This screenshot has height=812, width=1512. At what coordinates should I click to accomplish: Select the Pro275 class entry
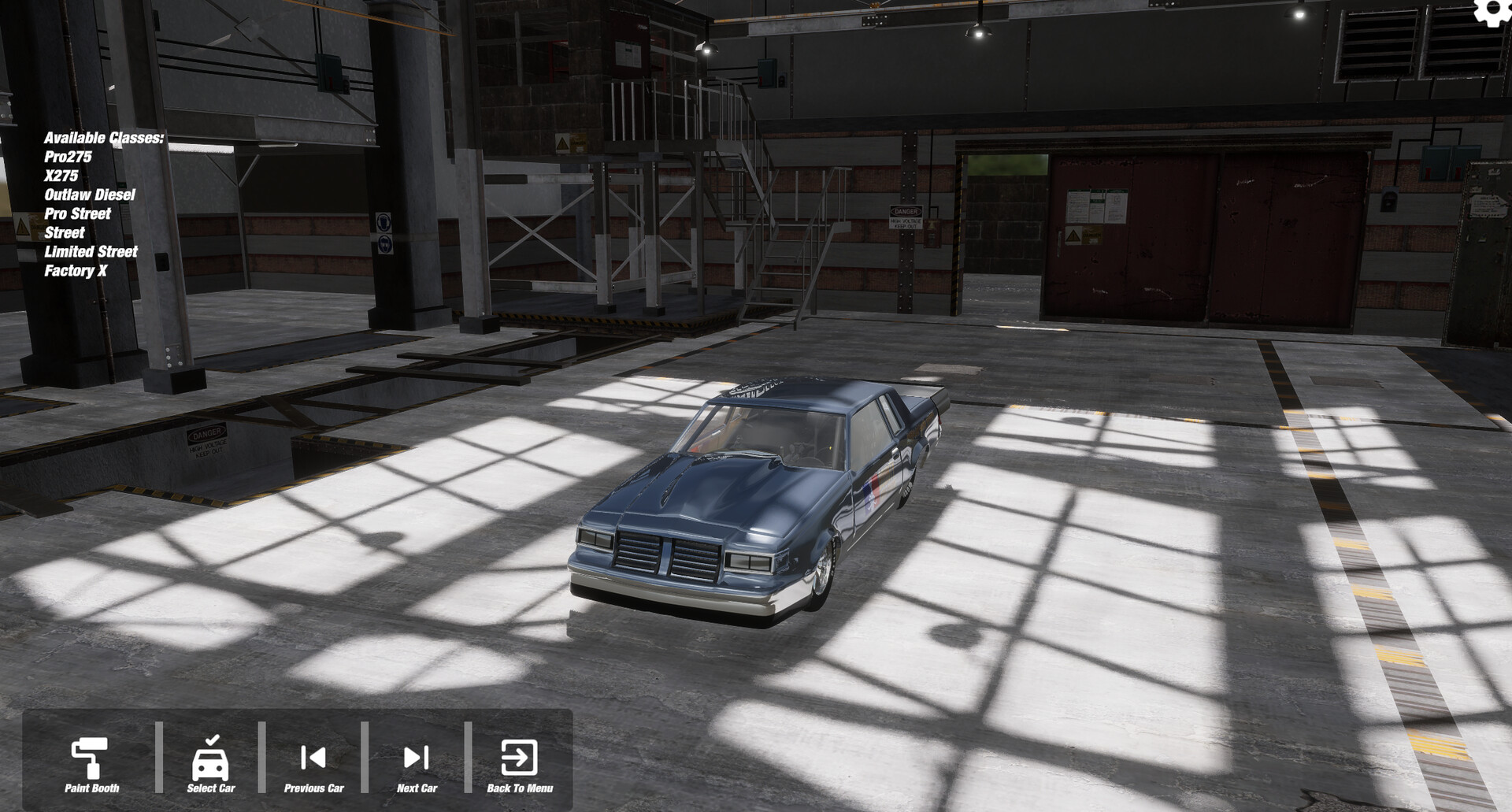coord(69,157)
